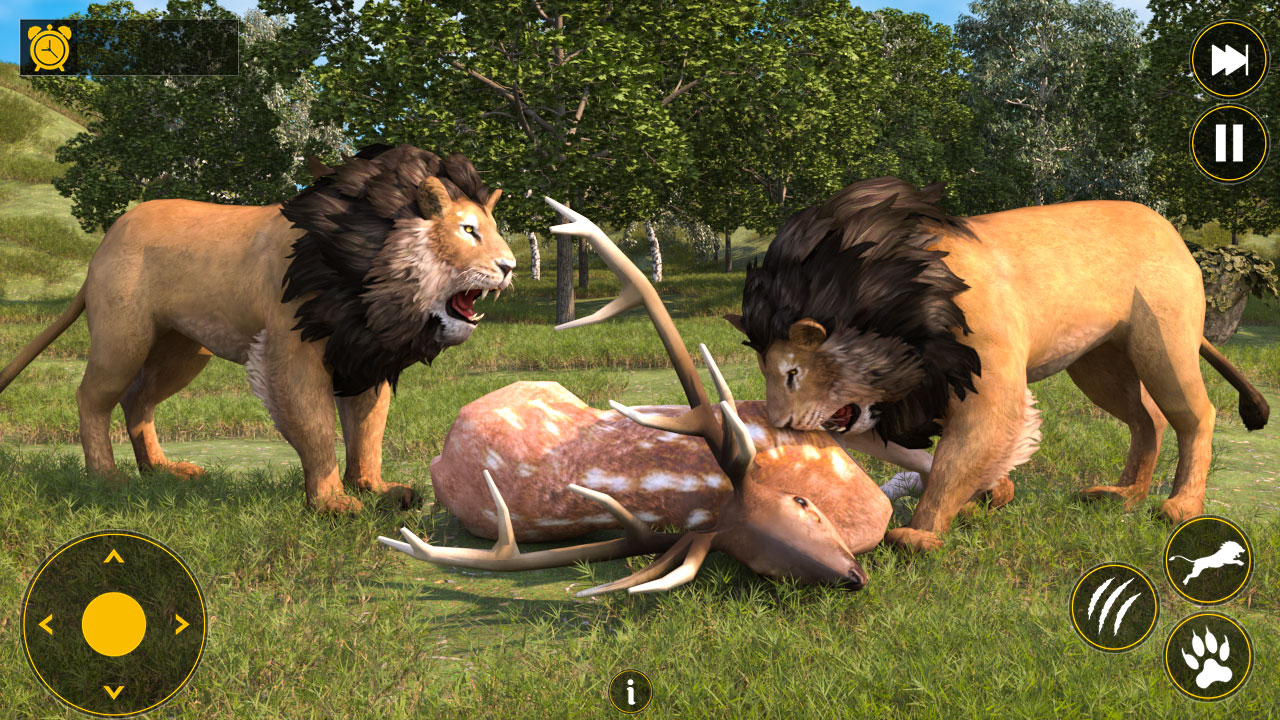This screenshot has width=1280, height=720.
Task: Tap the pause icon below the skip button
Action: point(1227,139)
